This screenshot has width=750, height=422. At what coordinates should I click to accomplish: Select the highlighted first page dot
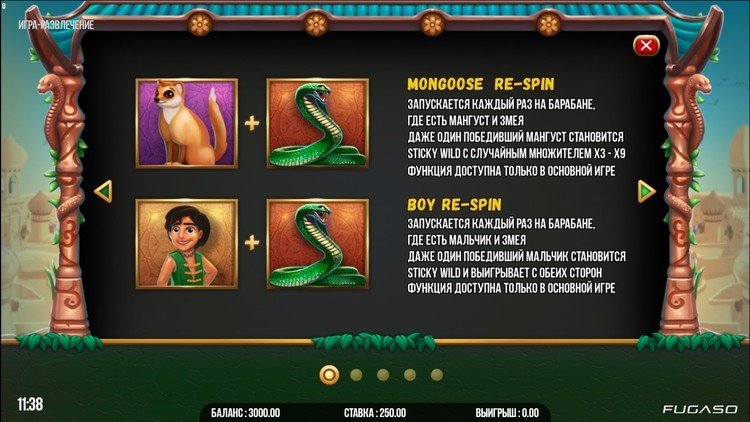328,375
